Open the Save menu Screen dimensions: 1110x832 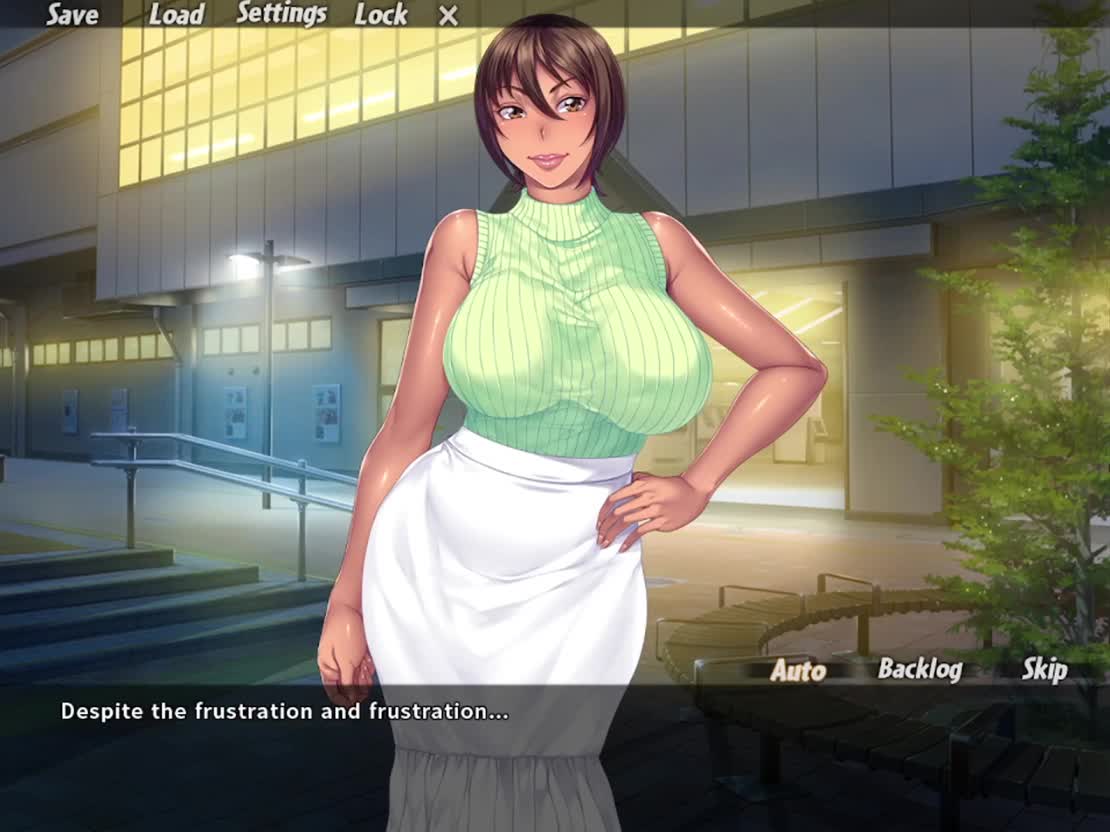[72, 15]
